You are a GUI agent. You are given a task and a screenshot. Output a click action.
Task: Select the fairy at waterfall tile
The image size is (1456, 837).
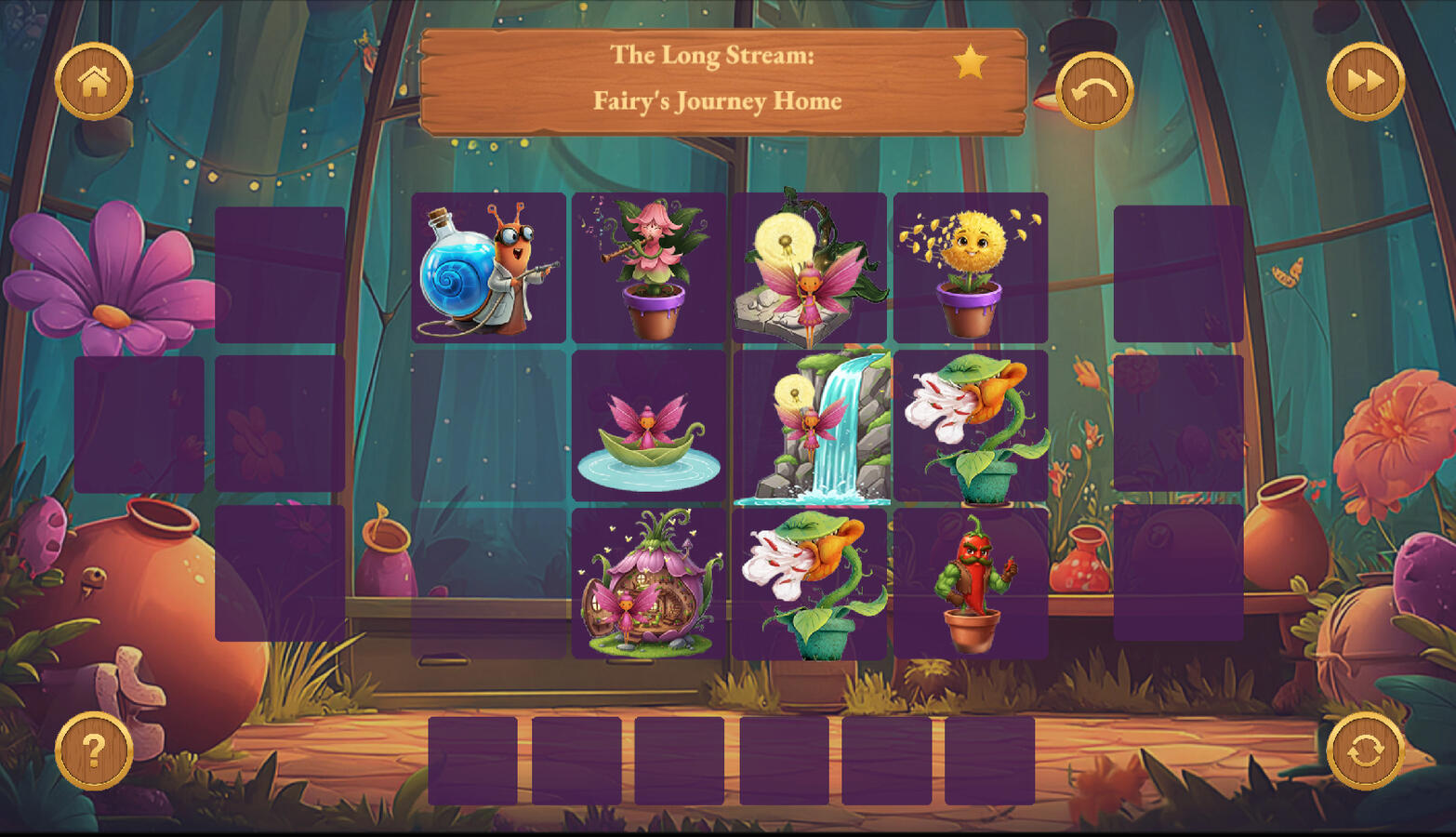click(x=811, y=427)
